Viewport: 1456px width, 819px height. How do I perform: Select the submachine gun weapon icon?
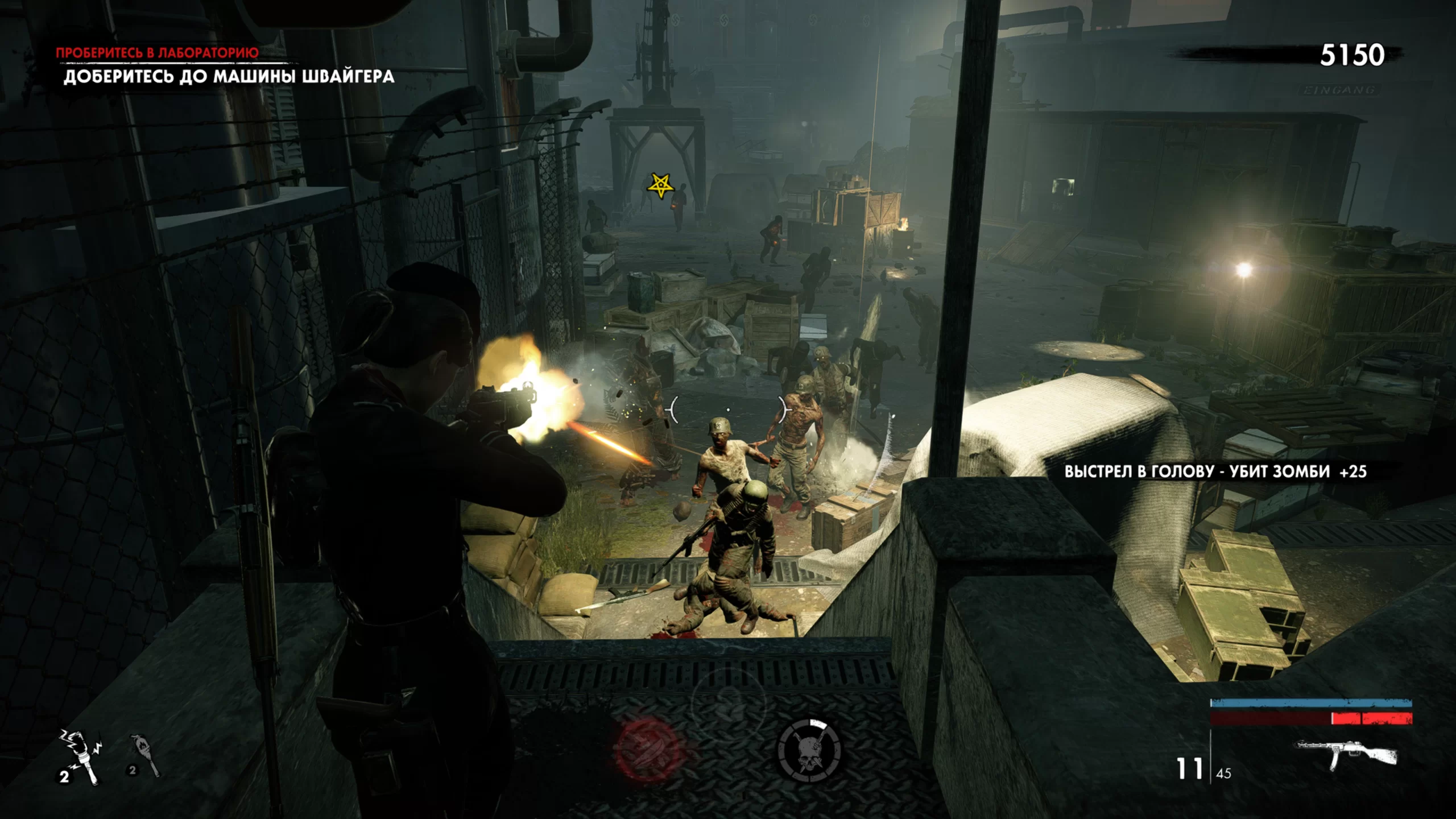click(1345, 754)
